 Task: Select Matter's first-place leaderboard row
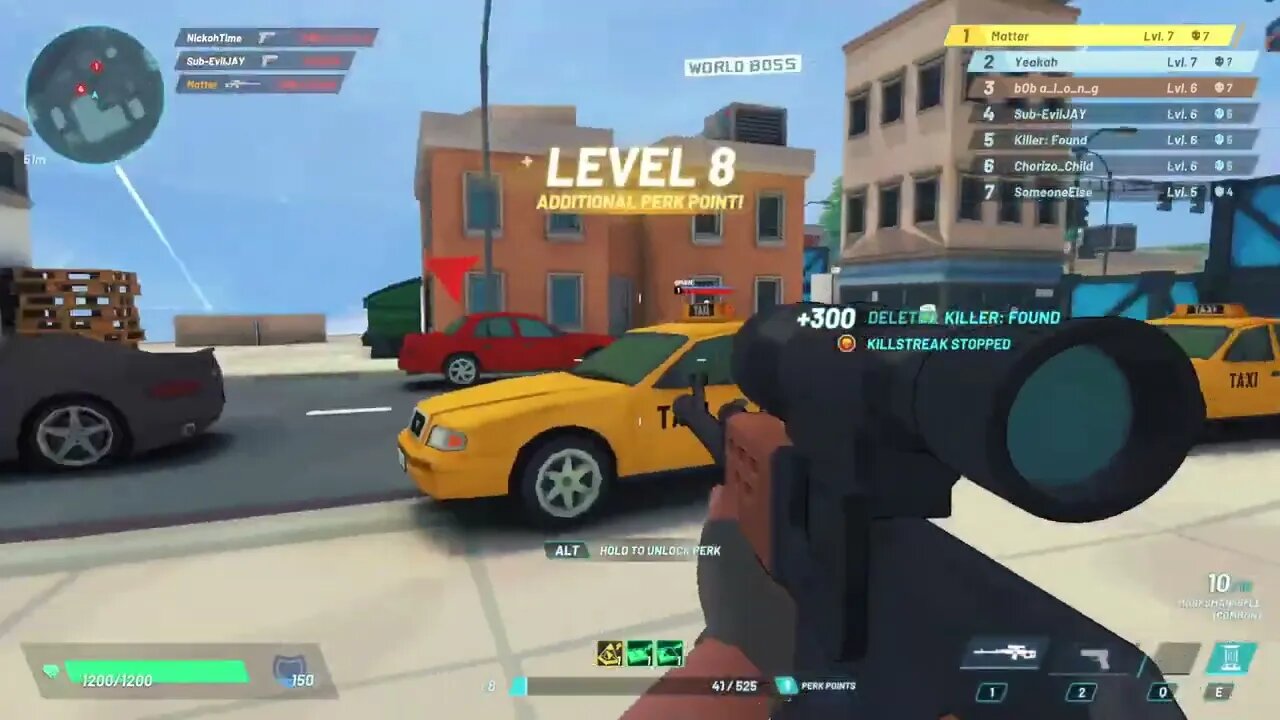click(1091, 36)
